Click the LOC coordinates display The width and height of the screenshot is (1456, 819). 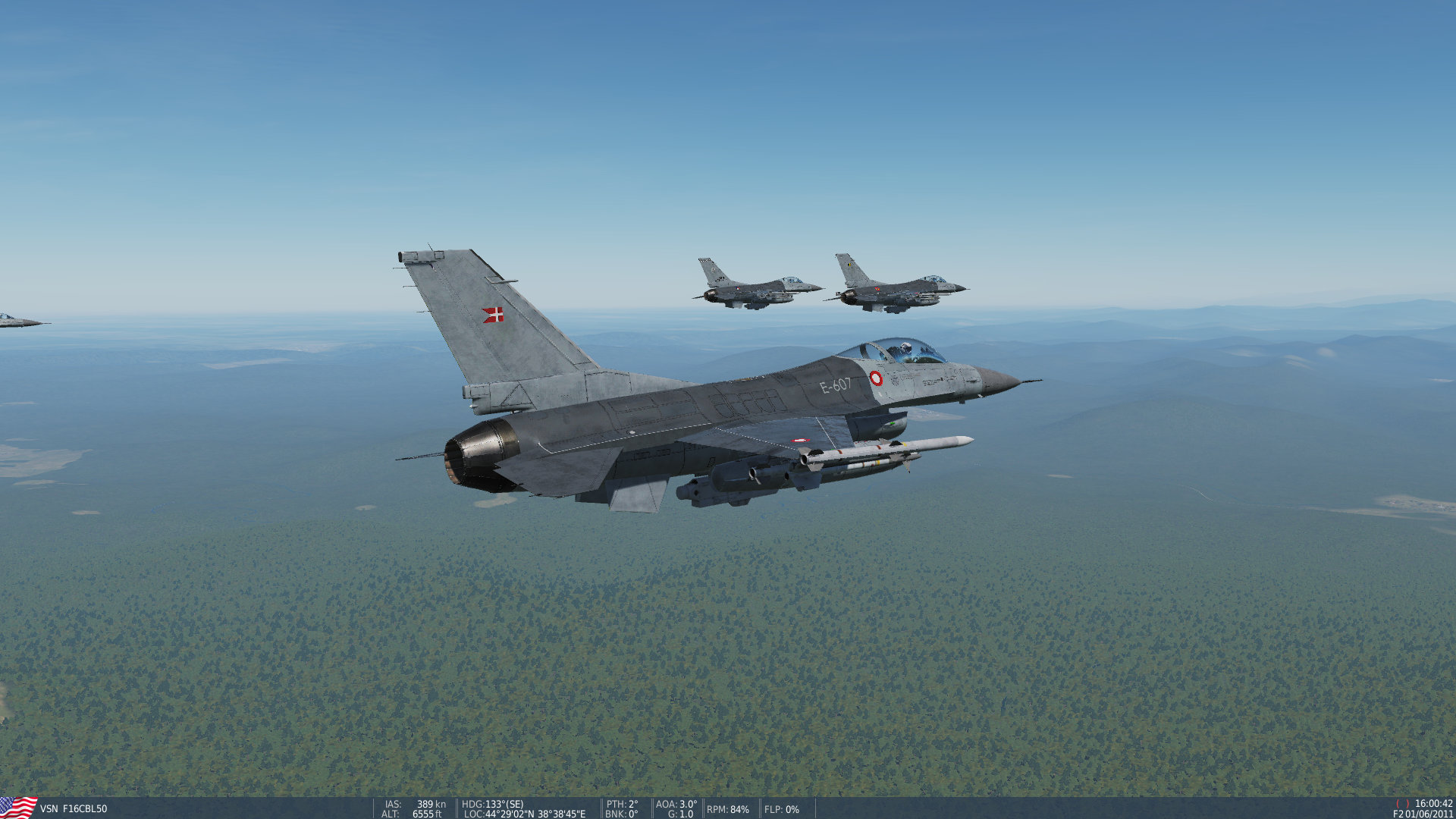coord(523,814)
